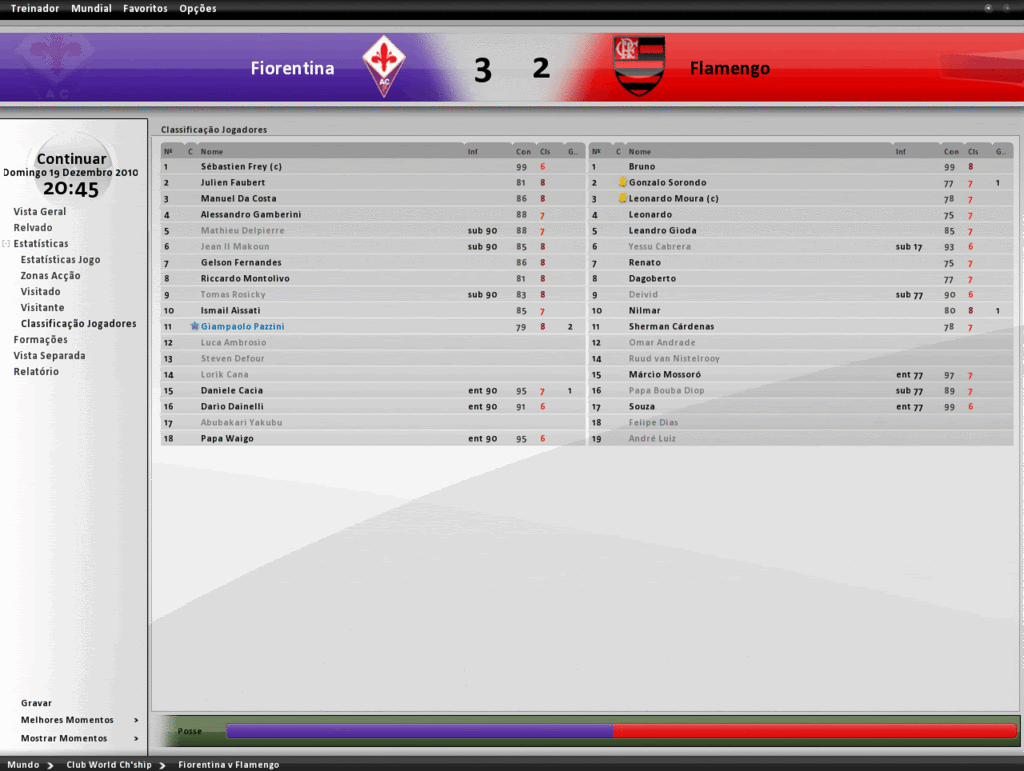This screenshot has height=771, width=1024.
Task: Go to Club World Ch'ship breadcrumb
Action: 109,765
